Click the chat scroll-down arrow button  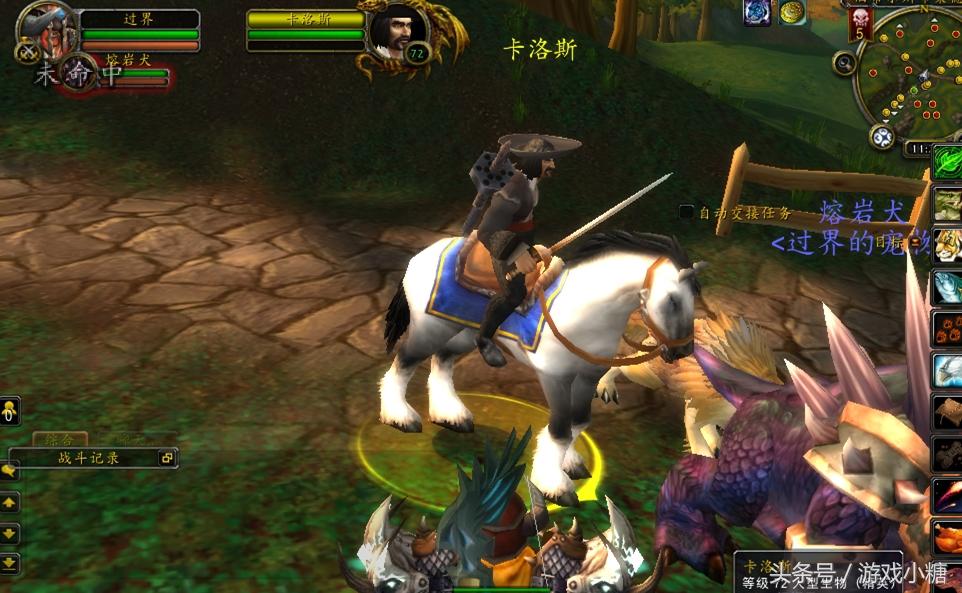coord(9,533)
